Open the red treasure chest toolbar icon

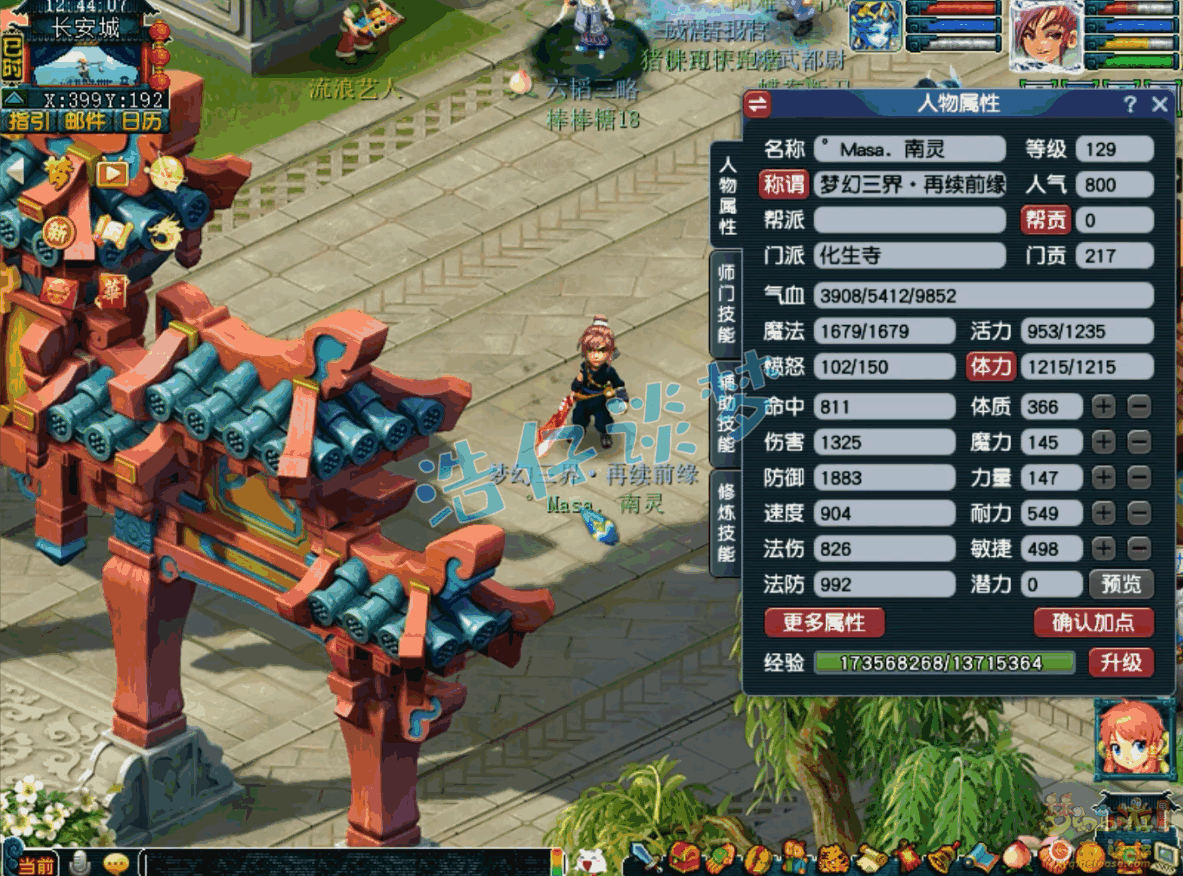pyautogui.click(x=685, y=857)
